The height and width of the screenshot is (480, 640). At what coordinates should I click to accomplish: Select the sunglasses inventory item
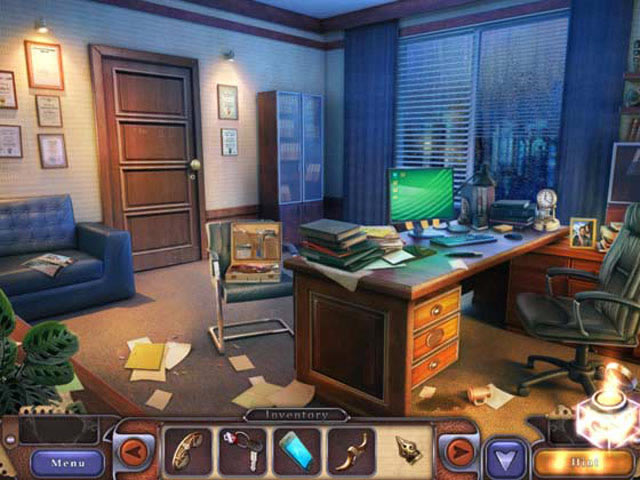pyautogui.click(x=187, y=450)
